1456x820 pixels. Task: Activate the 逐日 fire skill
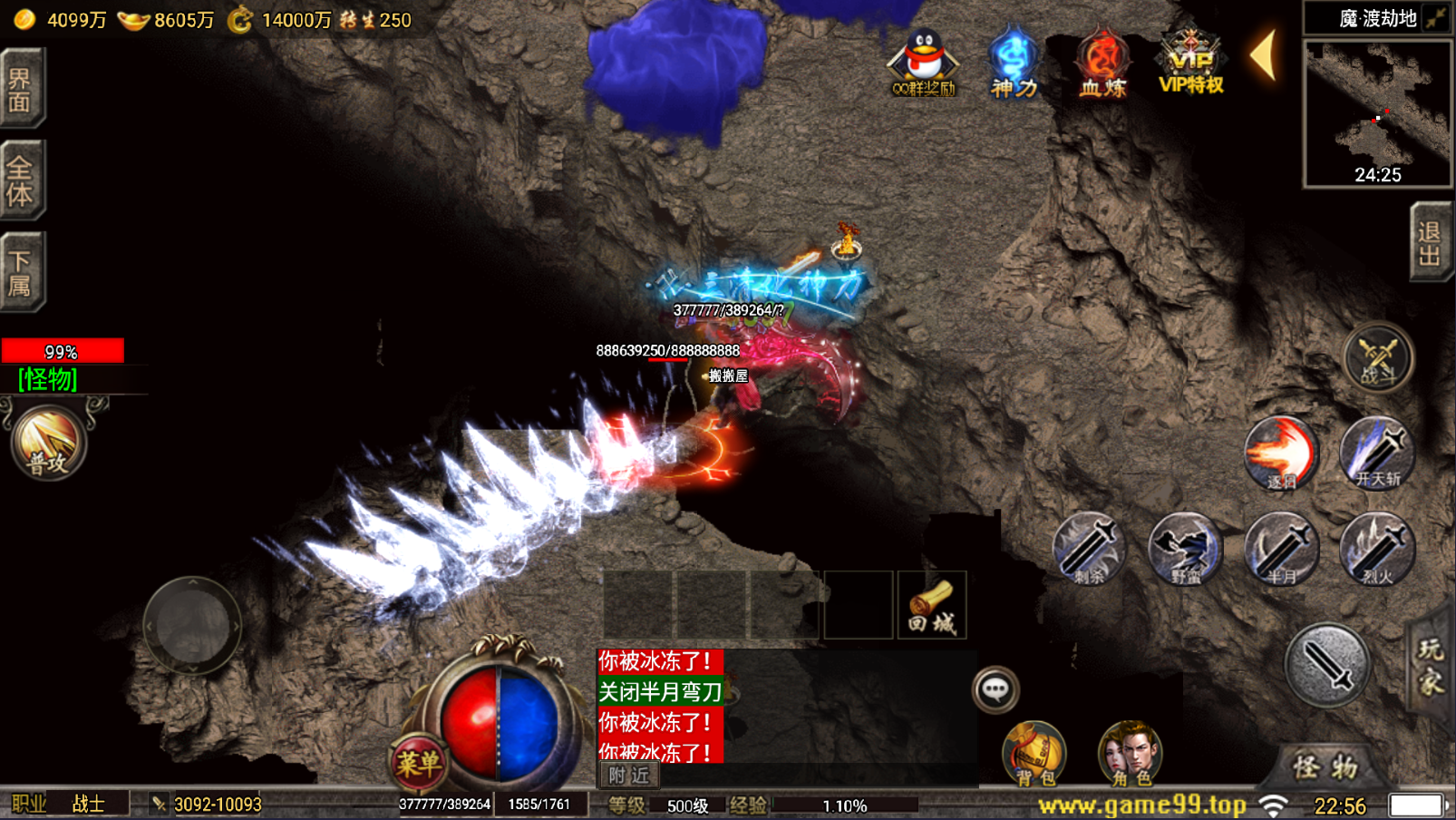point(1280,453)
